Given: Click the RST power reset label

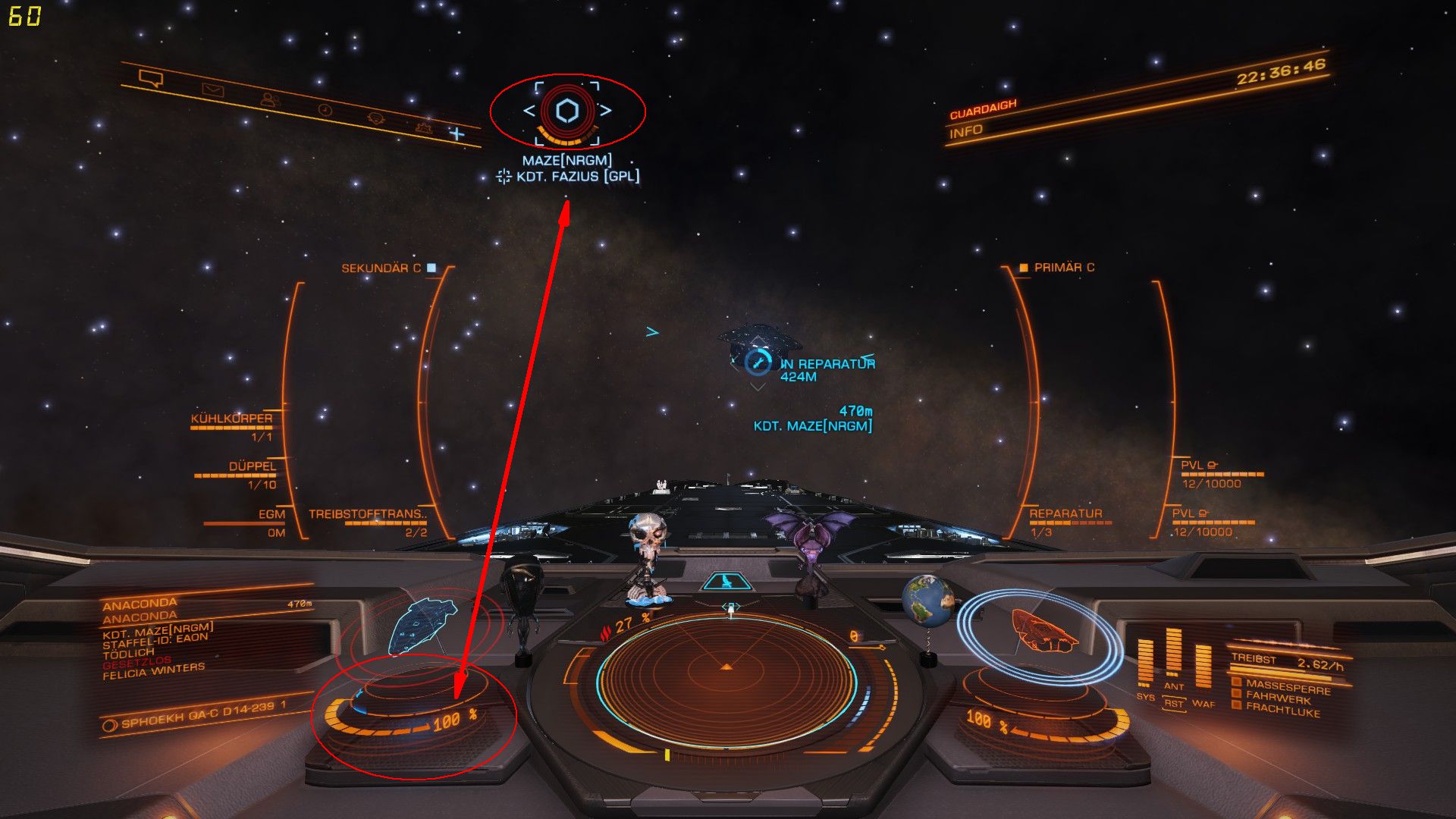Looking at the screenshot, I should (1173, 703).
